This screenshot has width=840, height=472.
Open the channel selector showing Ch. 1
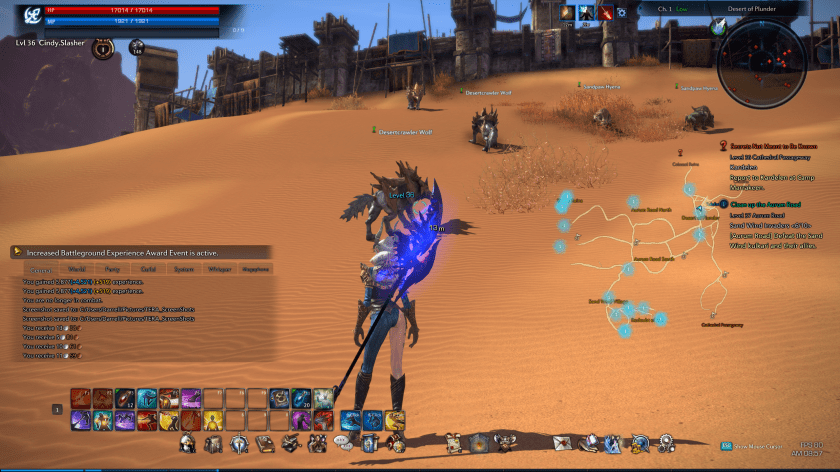point(672,9)
